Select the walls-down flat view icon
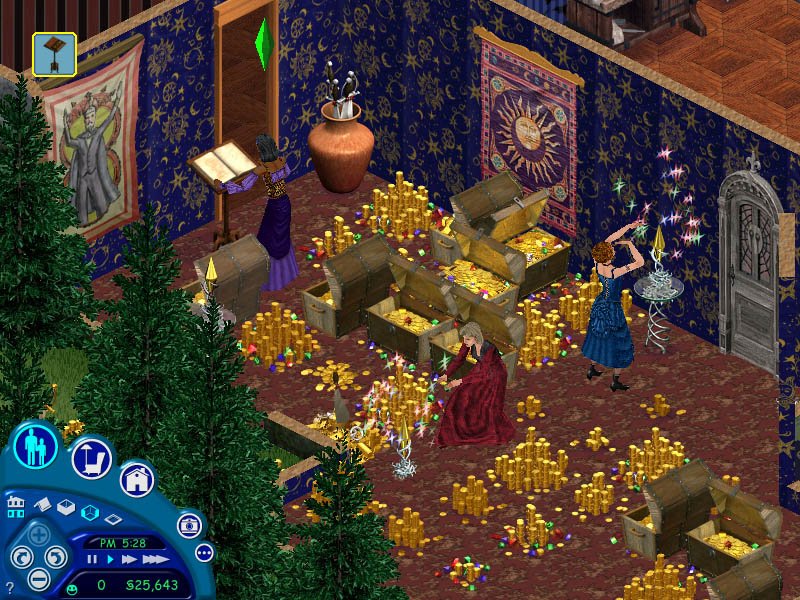This screenshot has height=600, width=800. pos(112,519)
